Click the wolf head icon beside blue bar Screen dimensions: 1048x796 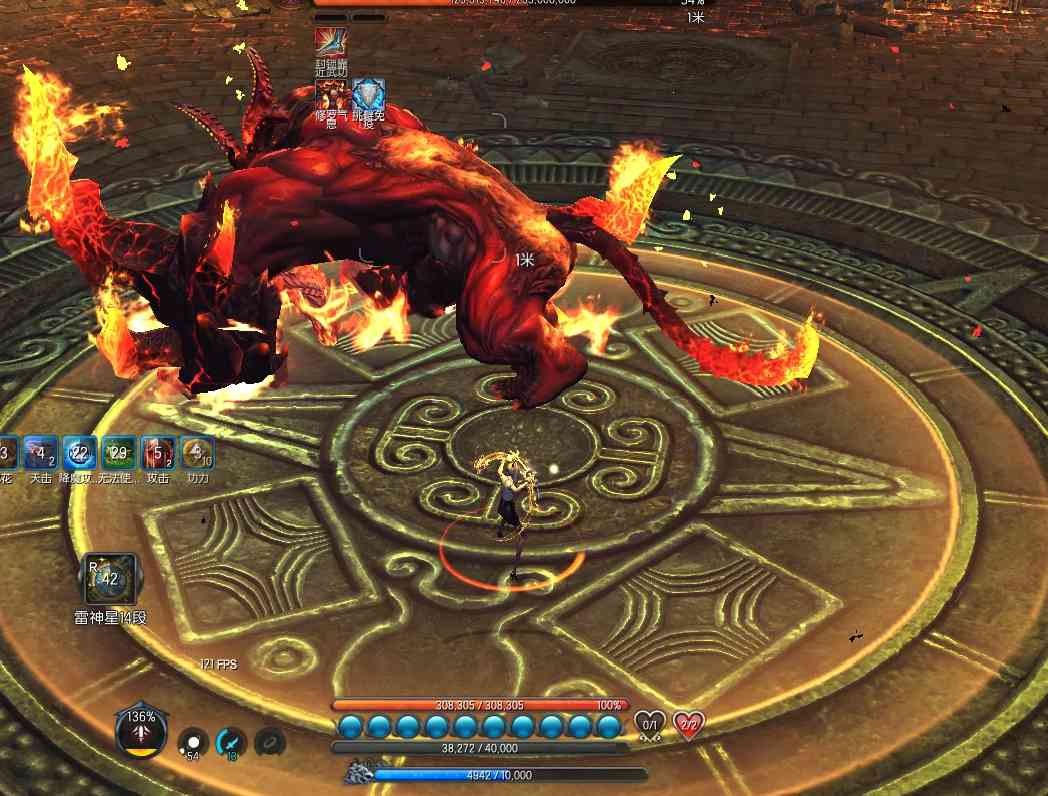(358, 773)
